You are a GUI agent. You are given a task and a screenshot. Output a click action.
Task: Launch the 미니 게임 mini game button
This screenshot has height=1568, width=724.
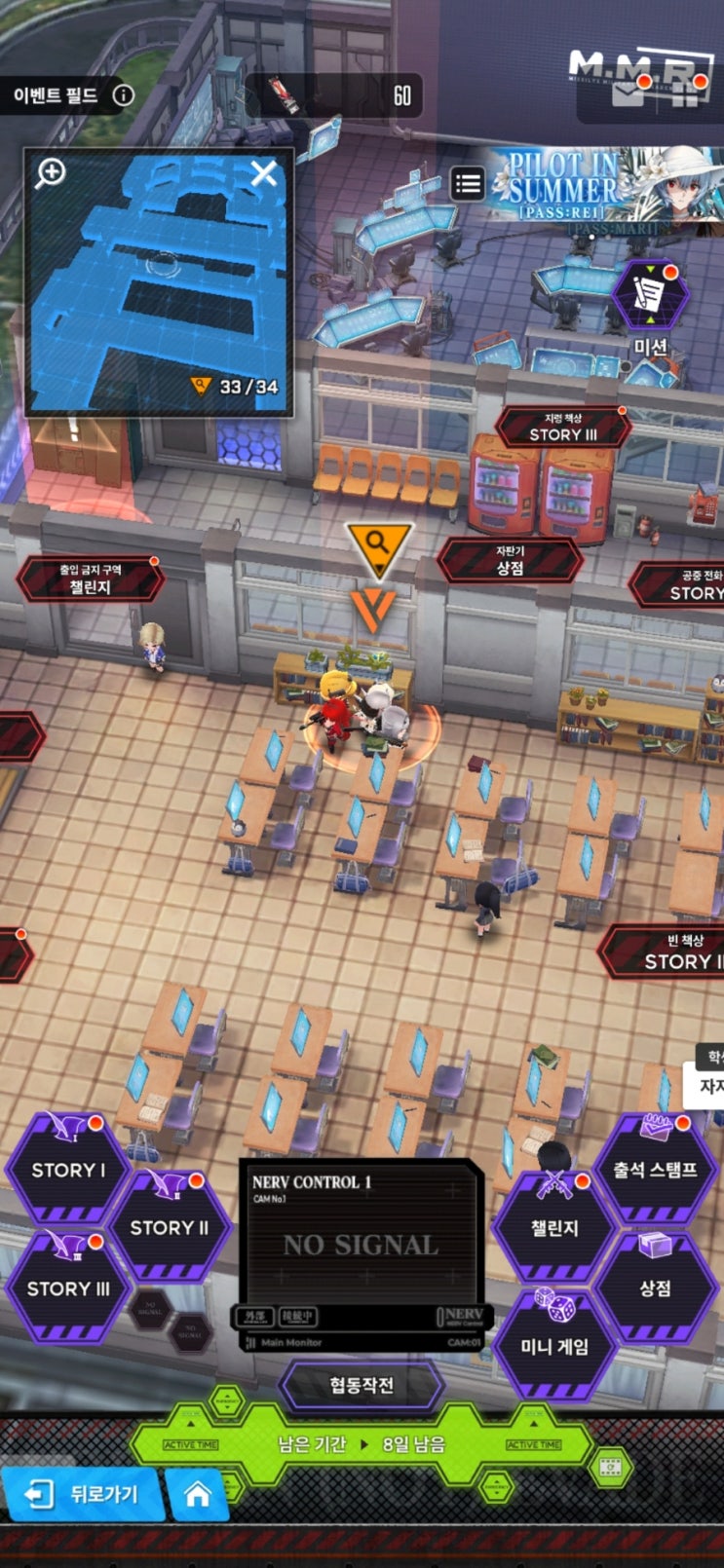tap(554, 1345)
